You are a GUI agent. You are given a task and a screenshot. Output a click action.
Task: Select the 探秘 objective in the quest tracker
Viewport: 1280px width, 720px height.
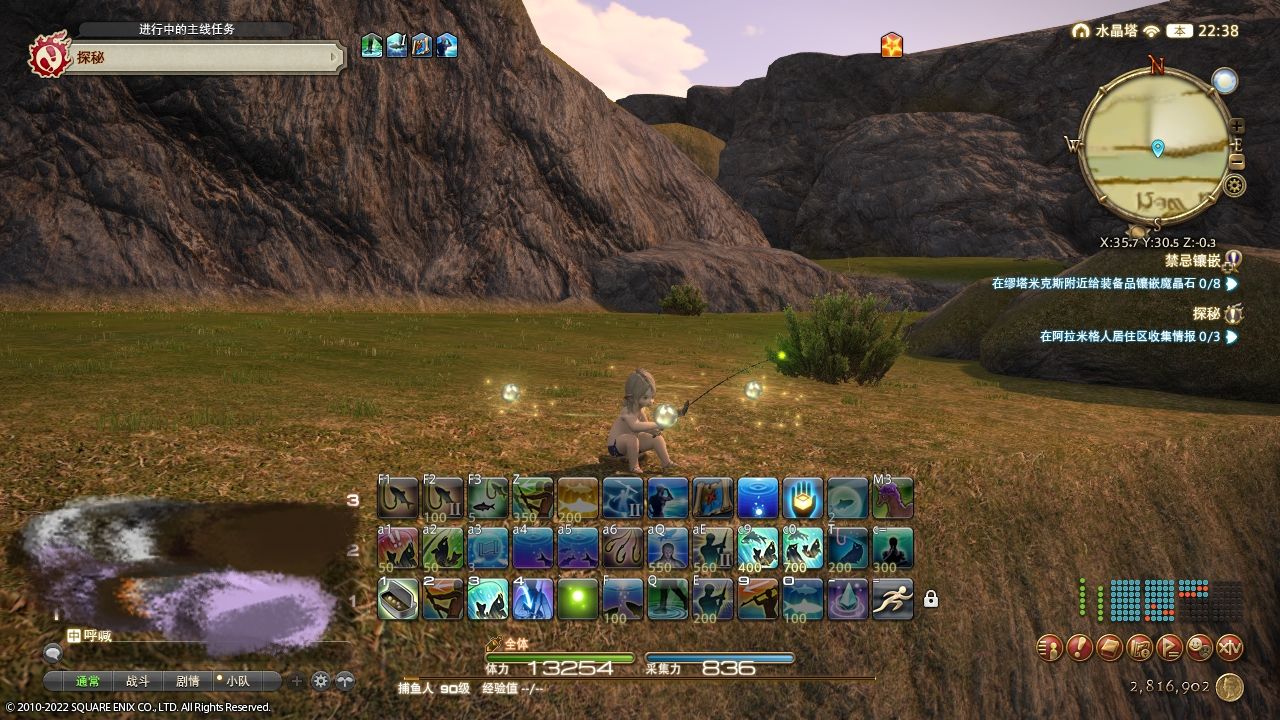point(1206,314)
